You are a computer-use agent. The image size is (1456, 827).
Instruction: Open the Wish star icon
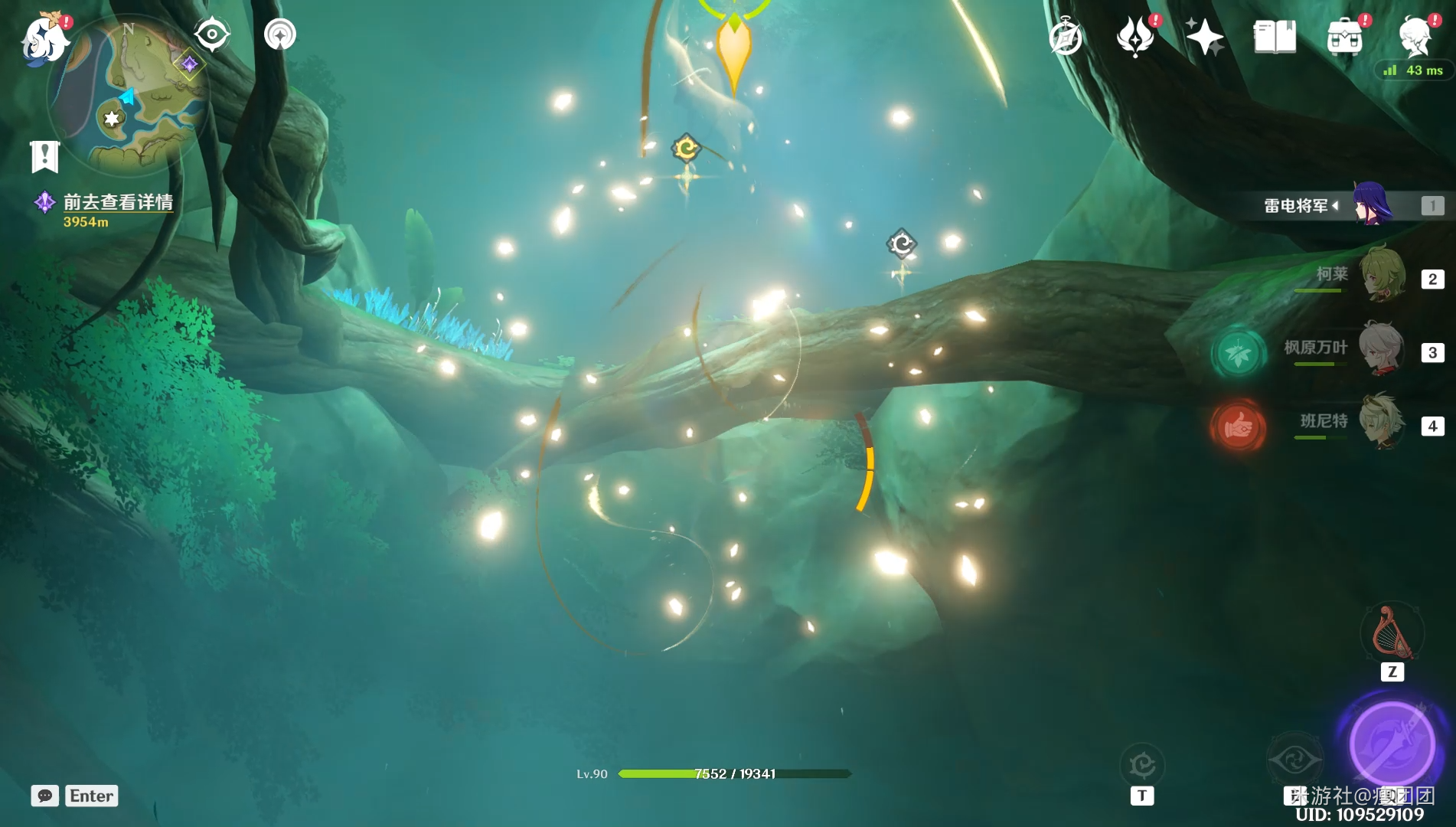coord(1204,37)
